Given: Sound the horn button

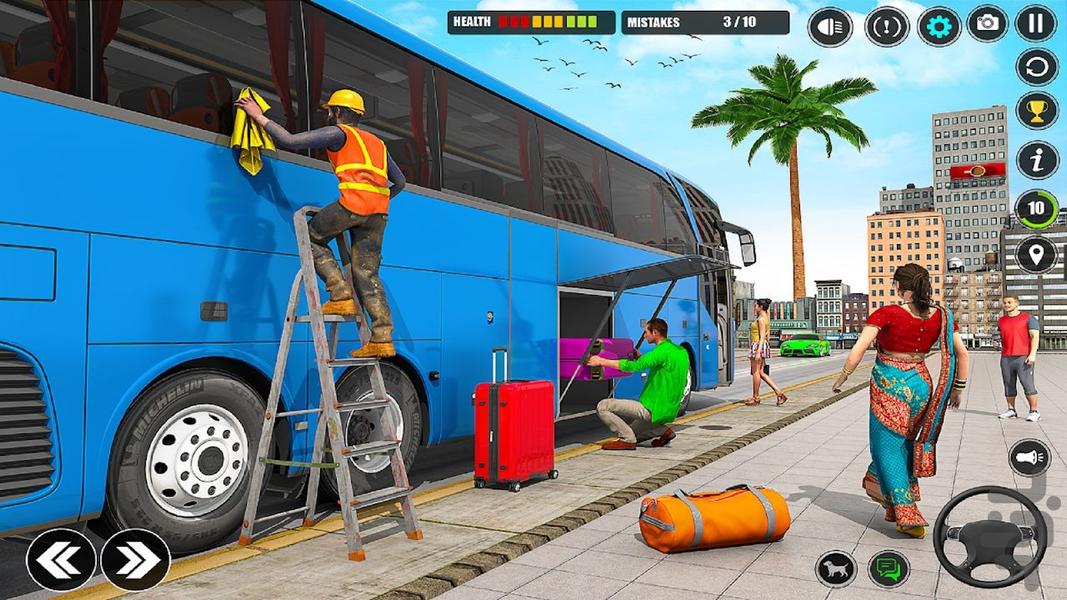Looking at the screenshot, I should (1029, 457).
